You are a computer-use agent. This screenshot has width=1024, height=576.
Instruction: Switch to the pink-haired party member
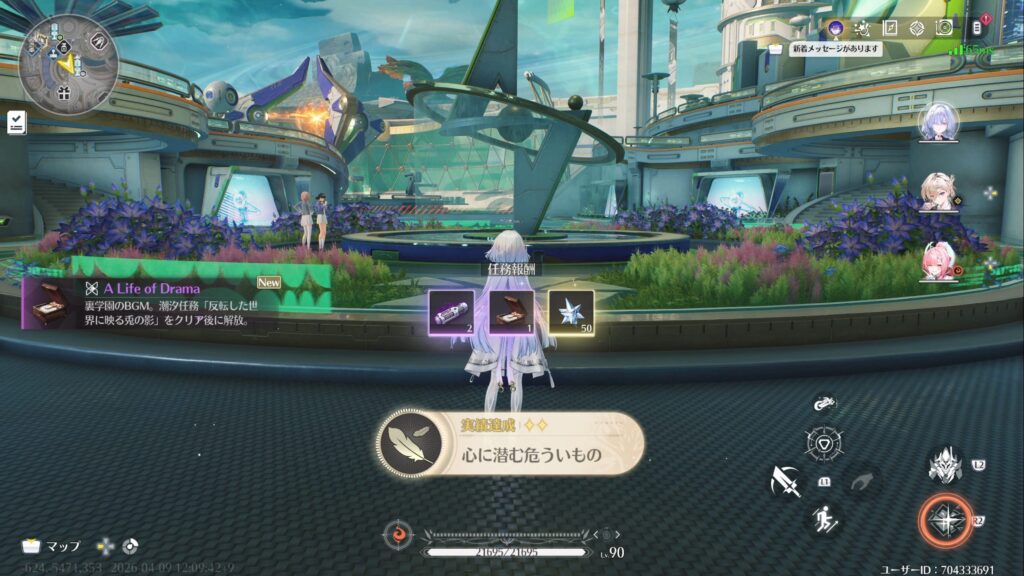(x=938, y=261)
